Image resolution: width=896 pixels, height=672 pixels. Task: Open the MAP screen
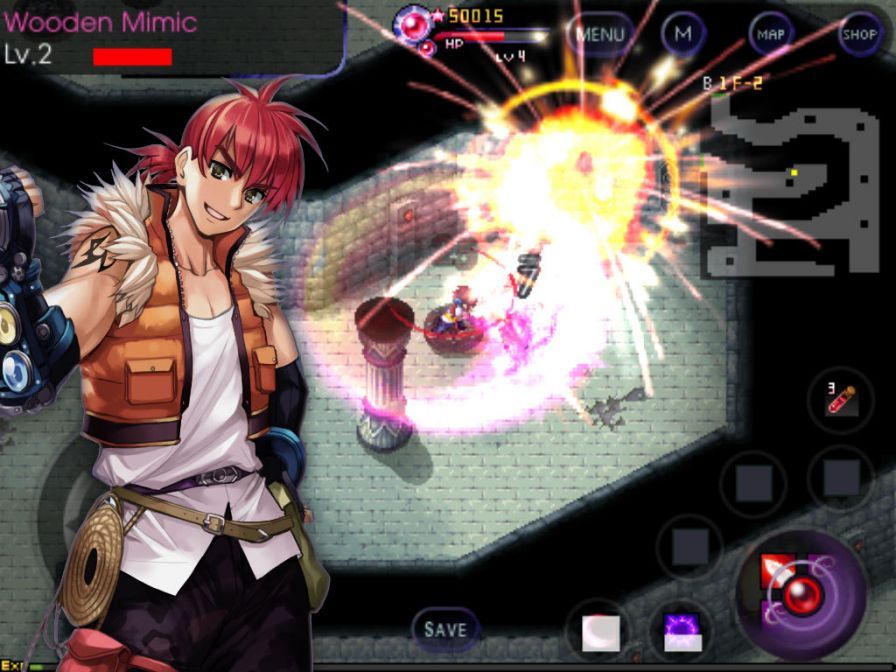770,34
